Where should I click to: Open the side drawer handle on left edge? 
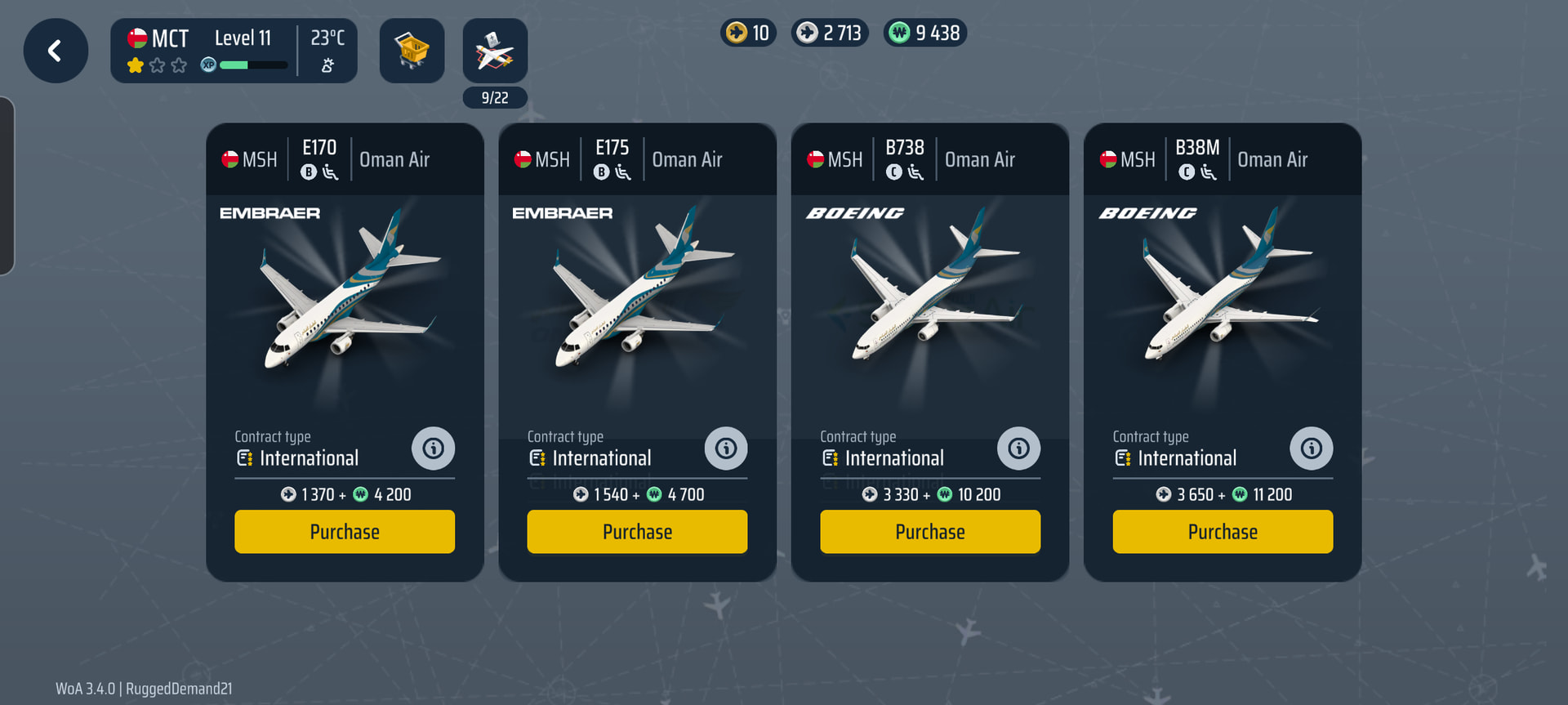(7, 185)
